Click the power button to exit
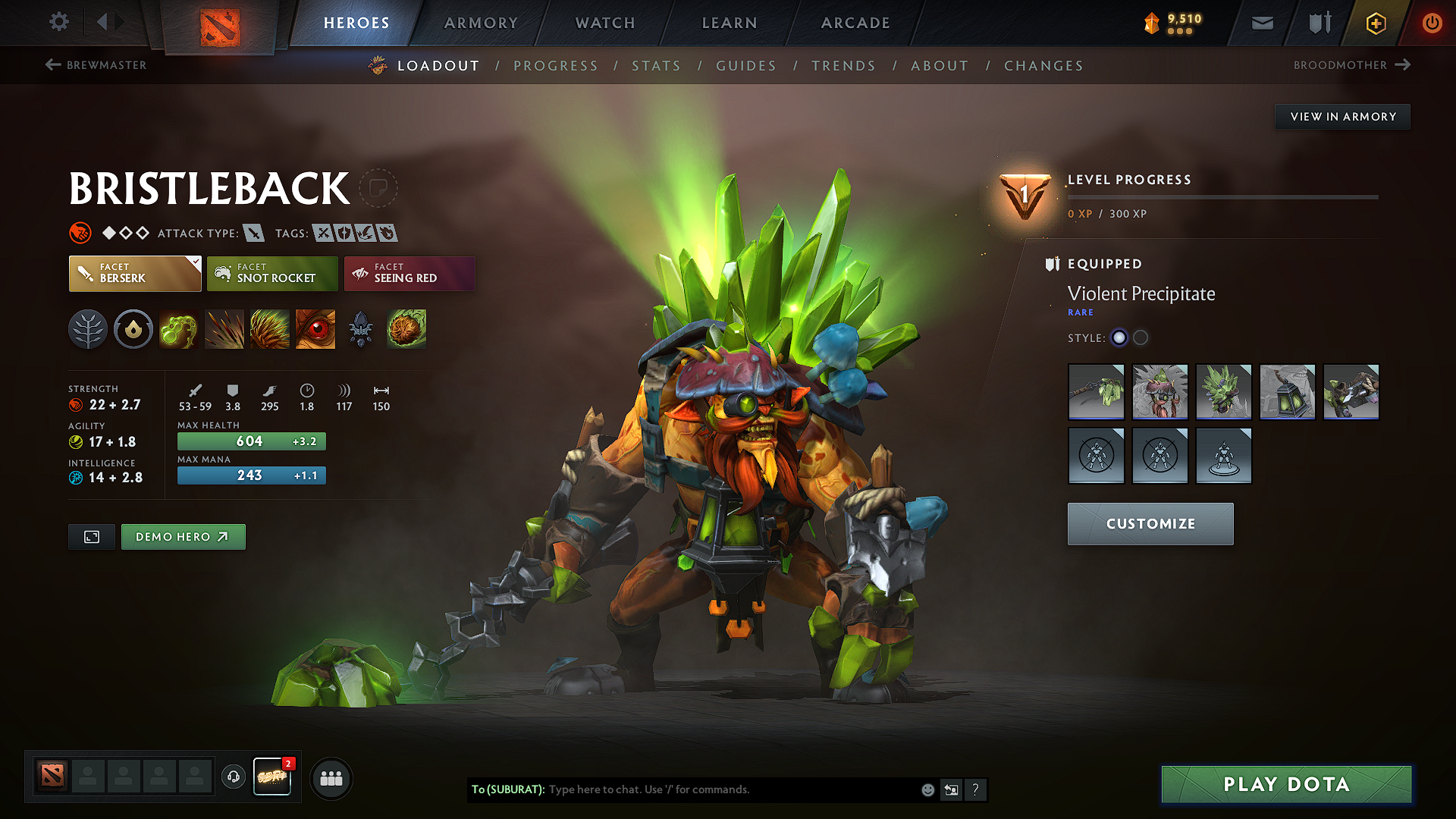This screenshot has width=1456, height=819. [1432, 23]
